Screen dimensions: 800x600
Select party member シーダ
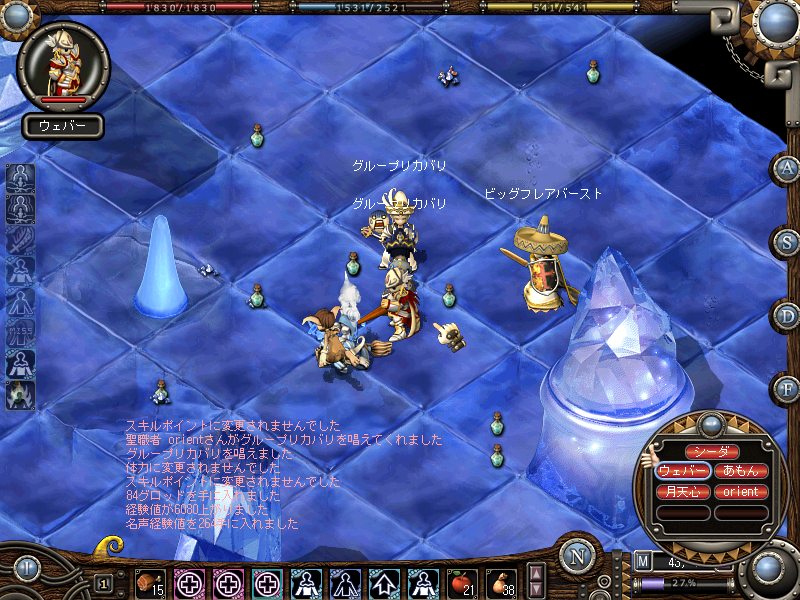[712, 452]
